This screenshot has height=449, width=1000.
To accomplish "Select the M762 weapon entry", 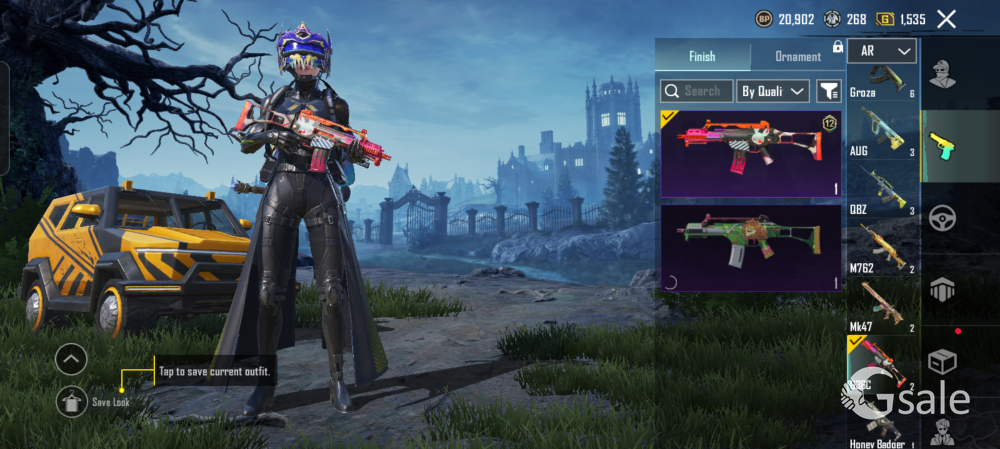I will pos(882,248).
